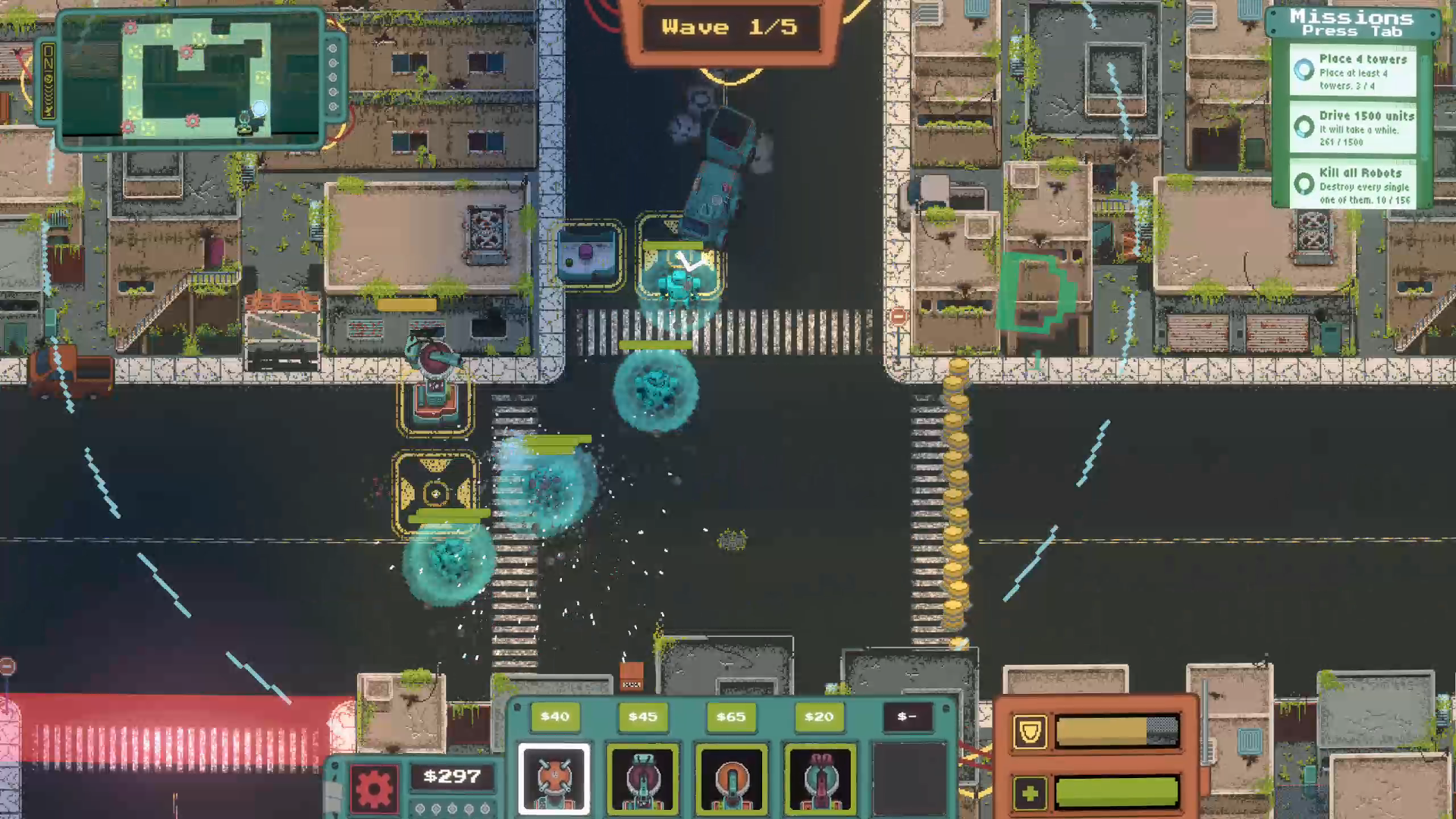Toggle the Kill all Robots progress circle
This screenshot has width=1456, height=819.
coord(1304,184)
